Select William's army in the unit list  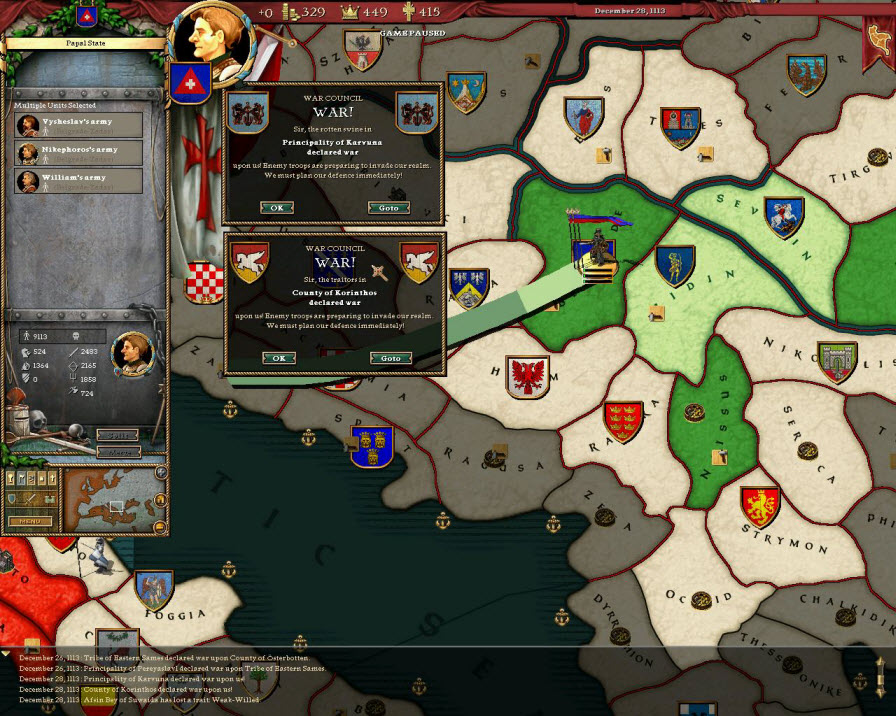point(79,181)
